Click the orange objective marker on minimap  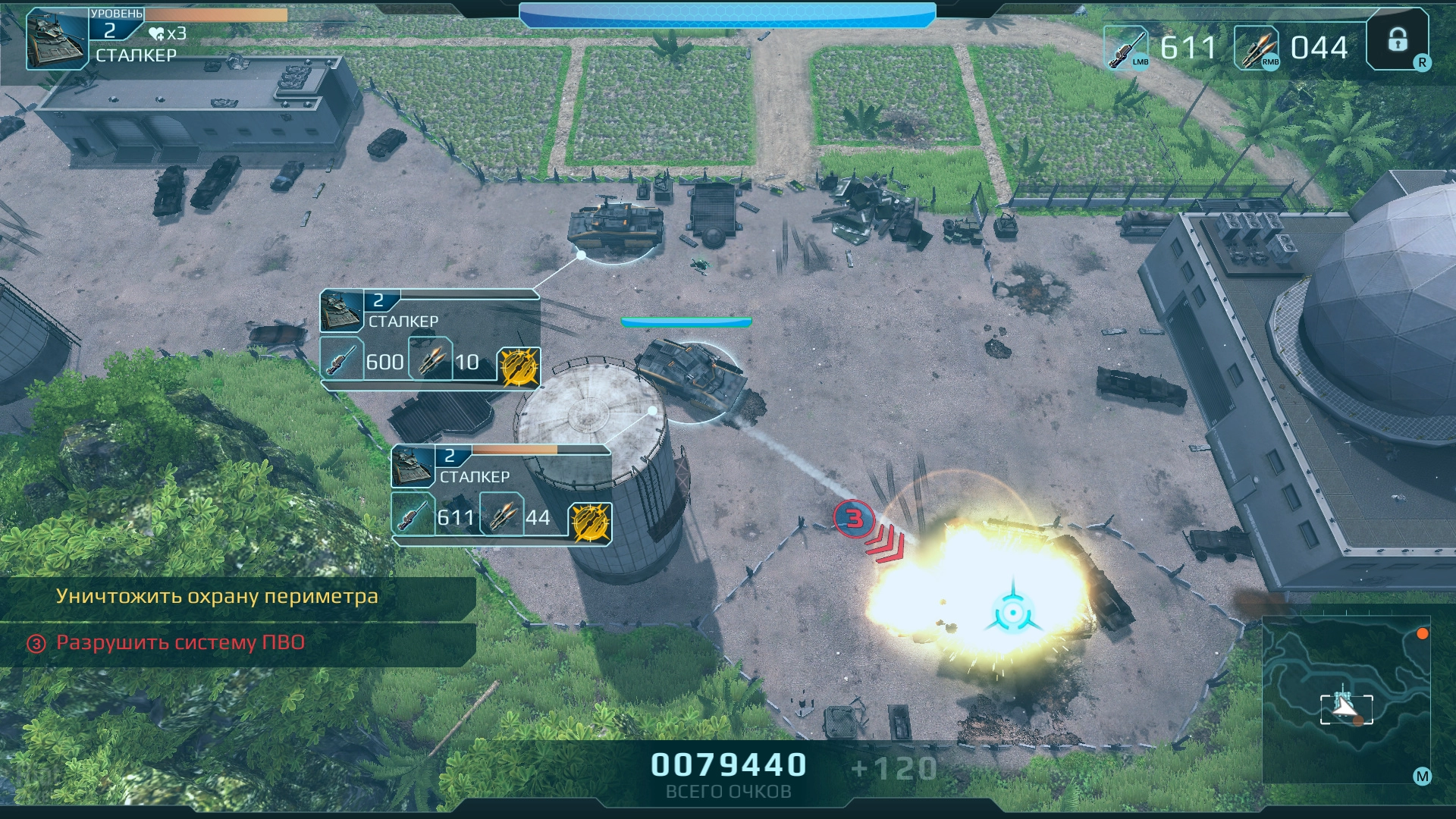pos(1423,634)
